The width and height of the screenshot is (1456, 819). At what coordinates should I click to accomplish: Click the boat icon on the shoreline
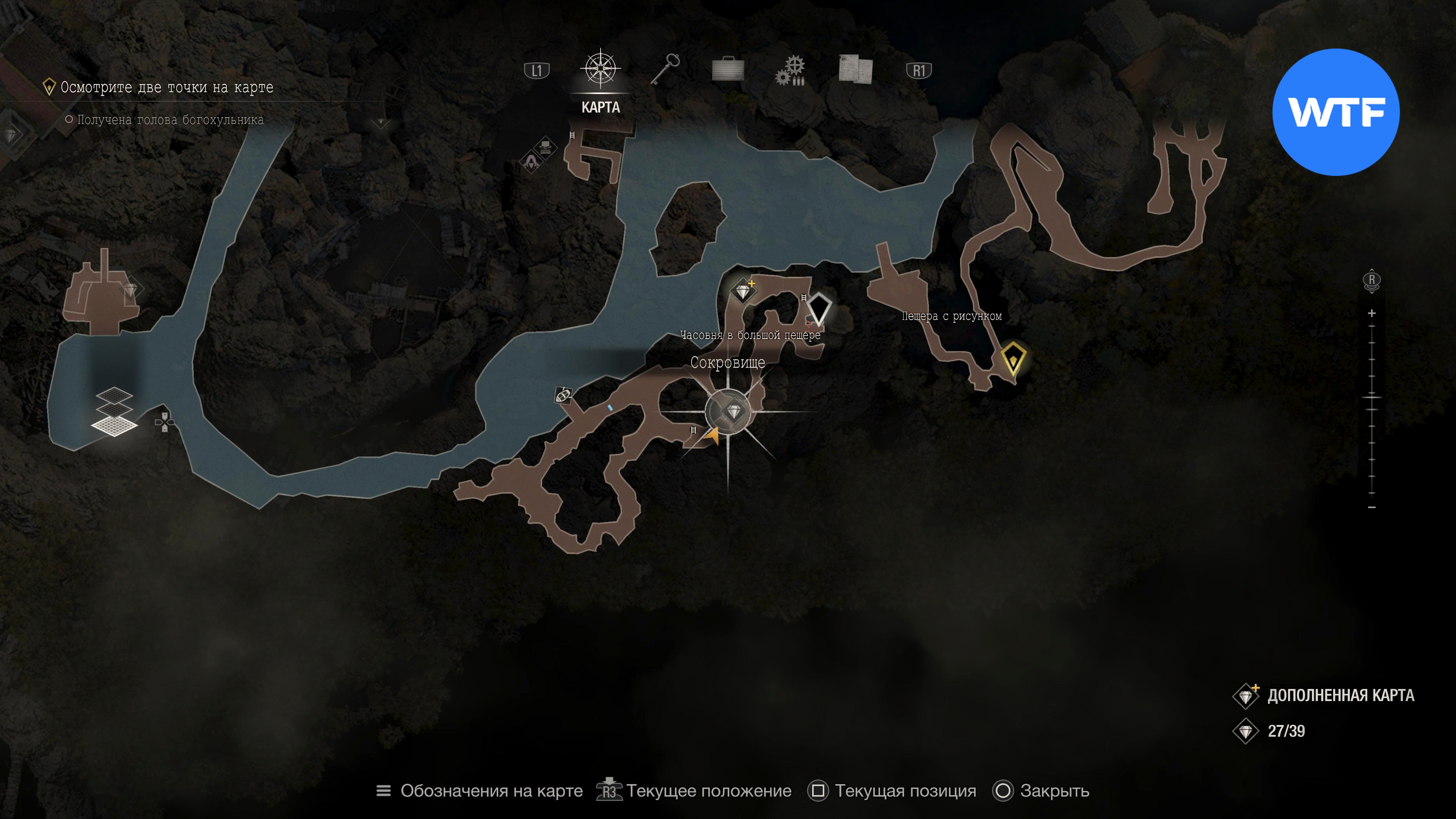tap(563, 394)
